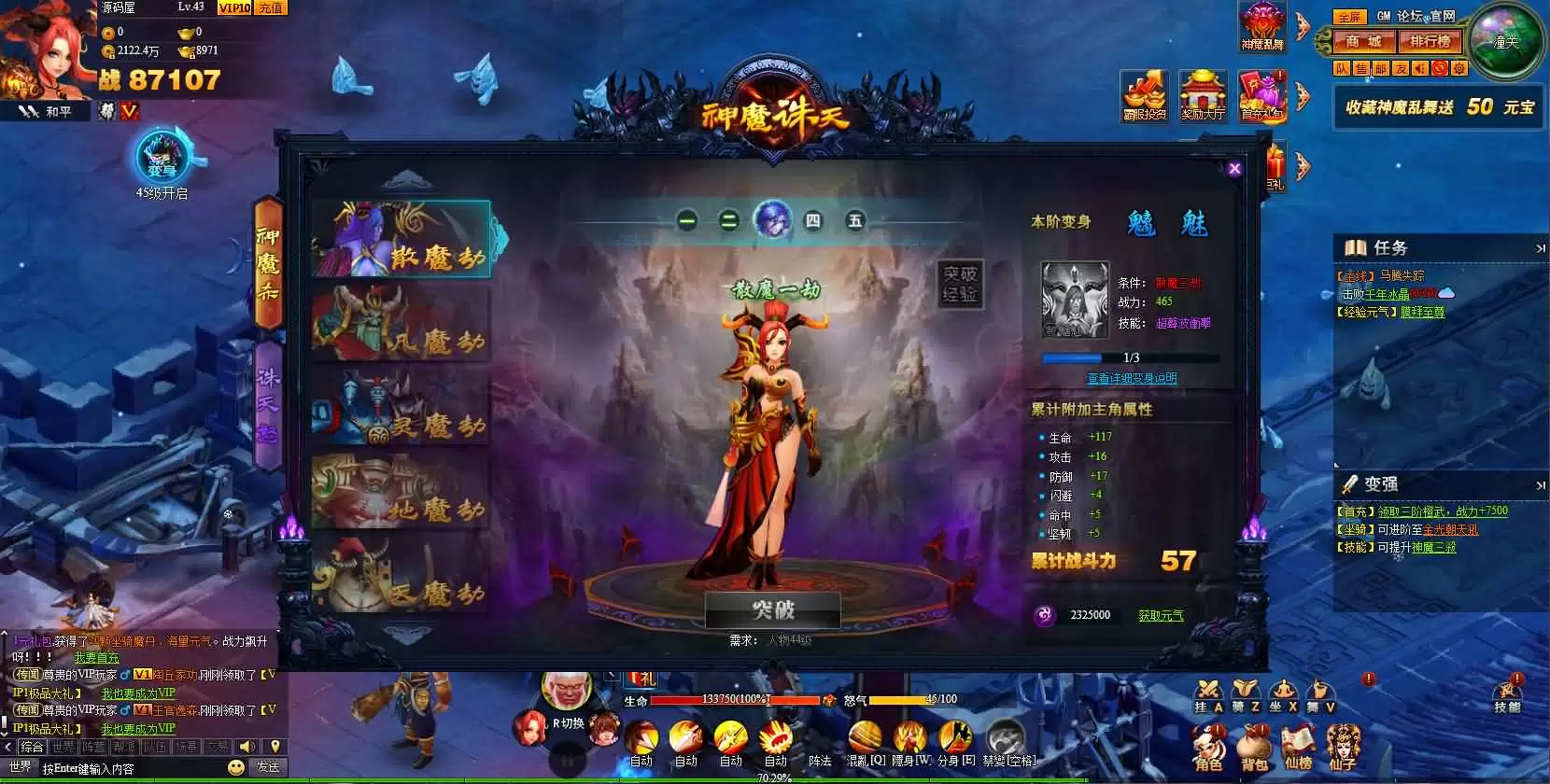Toggle the speaker sound icon
1550x784 pixels.
click(x=1420, y=69)
